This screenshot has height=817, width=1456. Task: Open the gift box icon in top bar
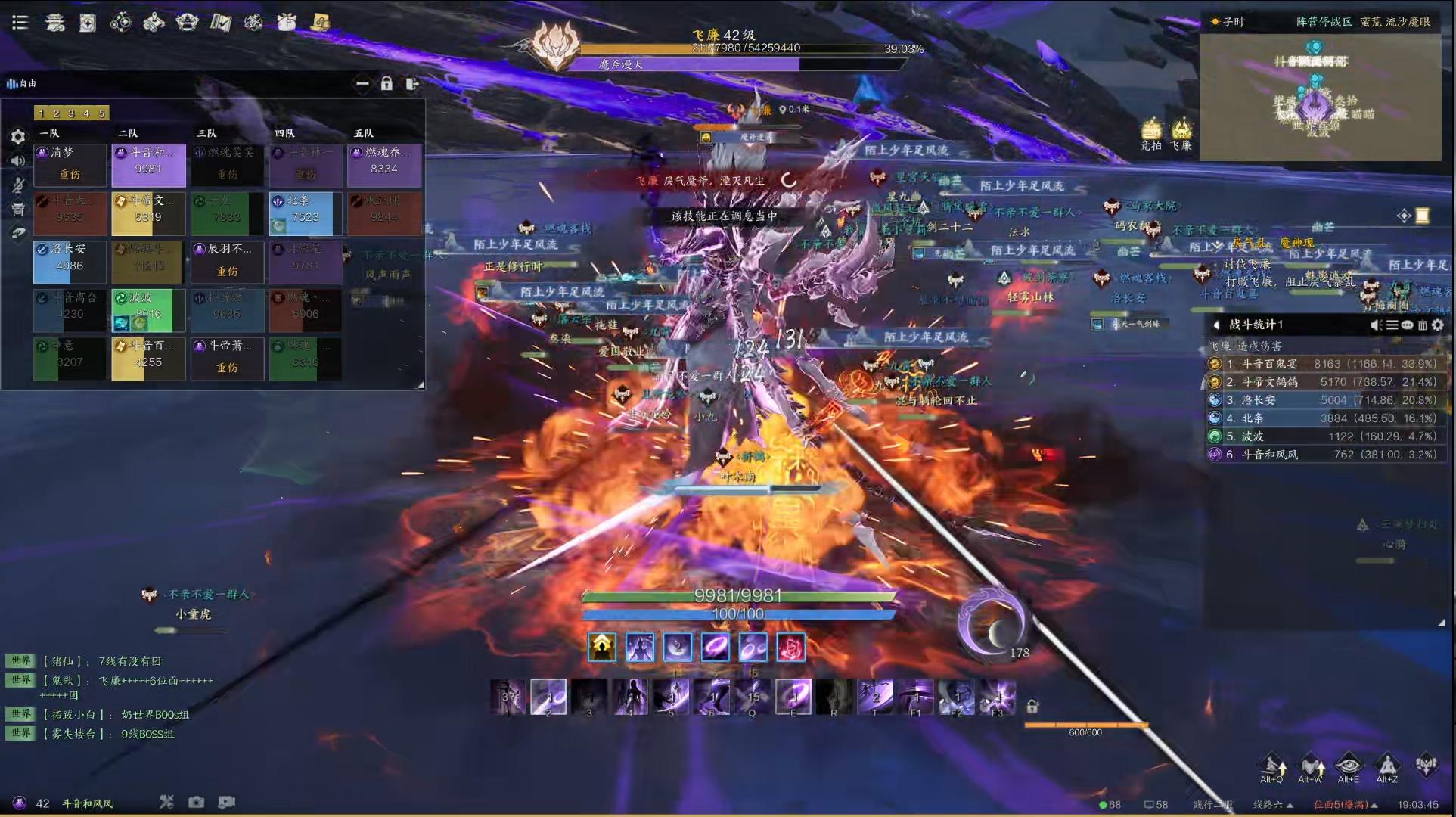[287, 23]
